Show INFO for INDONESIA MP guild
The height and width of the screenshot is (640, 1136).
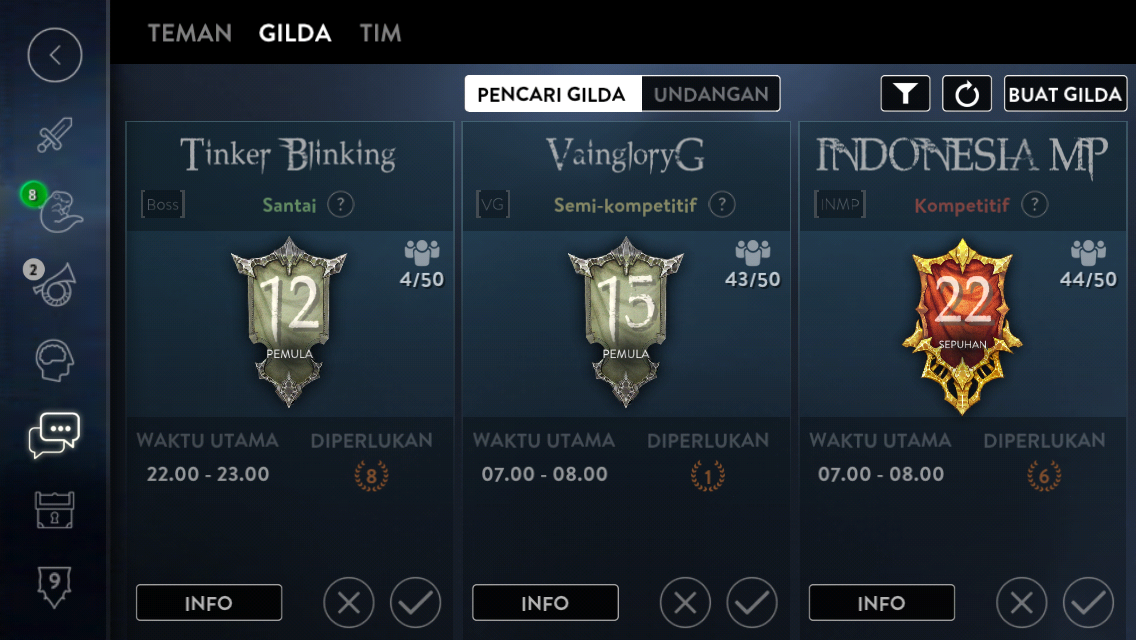tap(881, 603)
